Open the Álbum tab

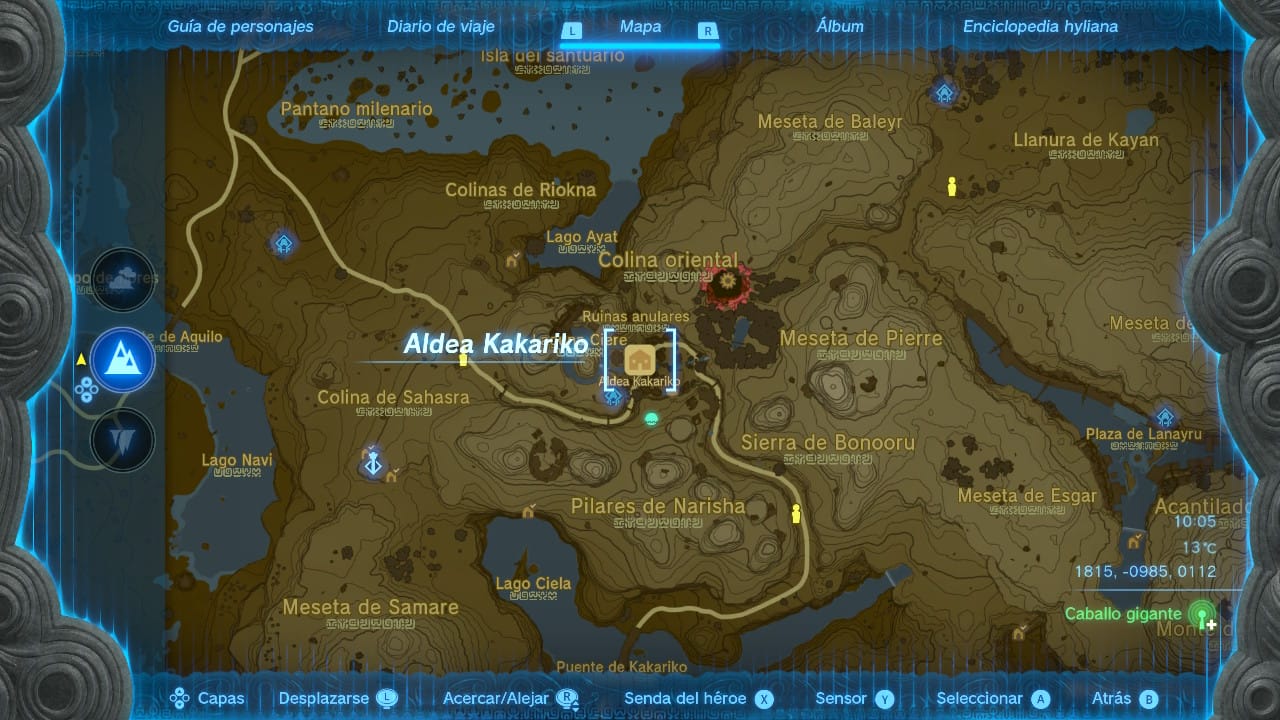tap(840, 27)
